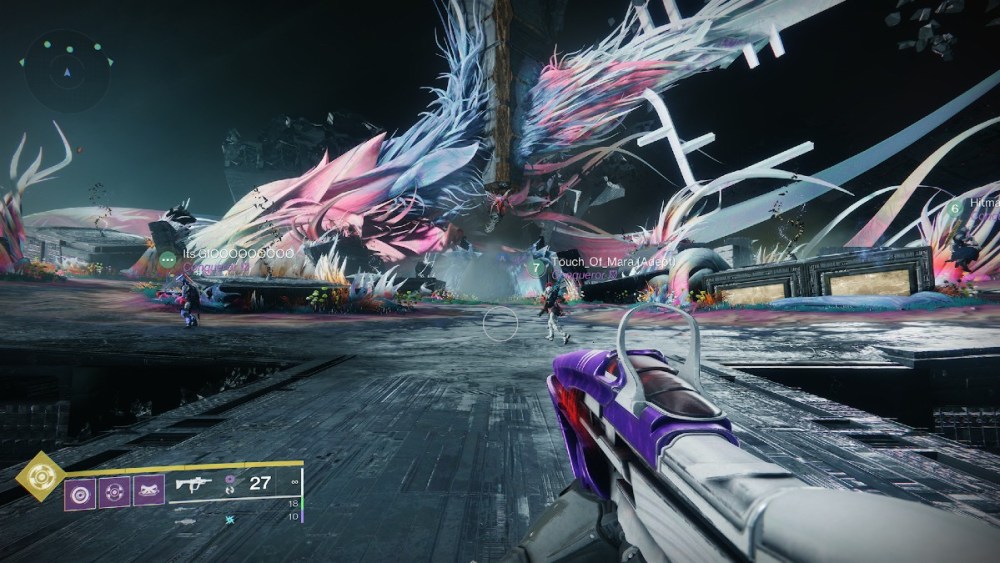Select the Void grenade ability icon
The image size is (1000, 563).
(x=80, y=492)
